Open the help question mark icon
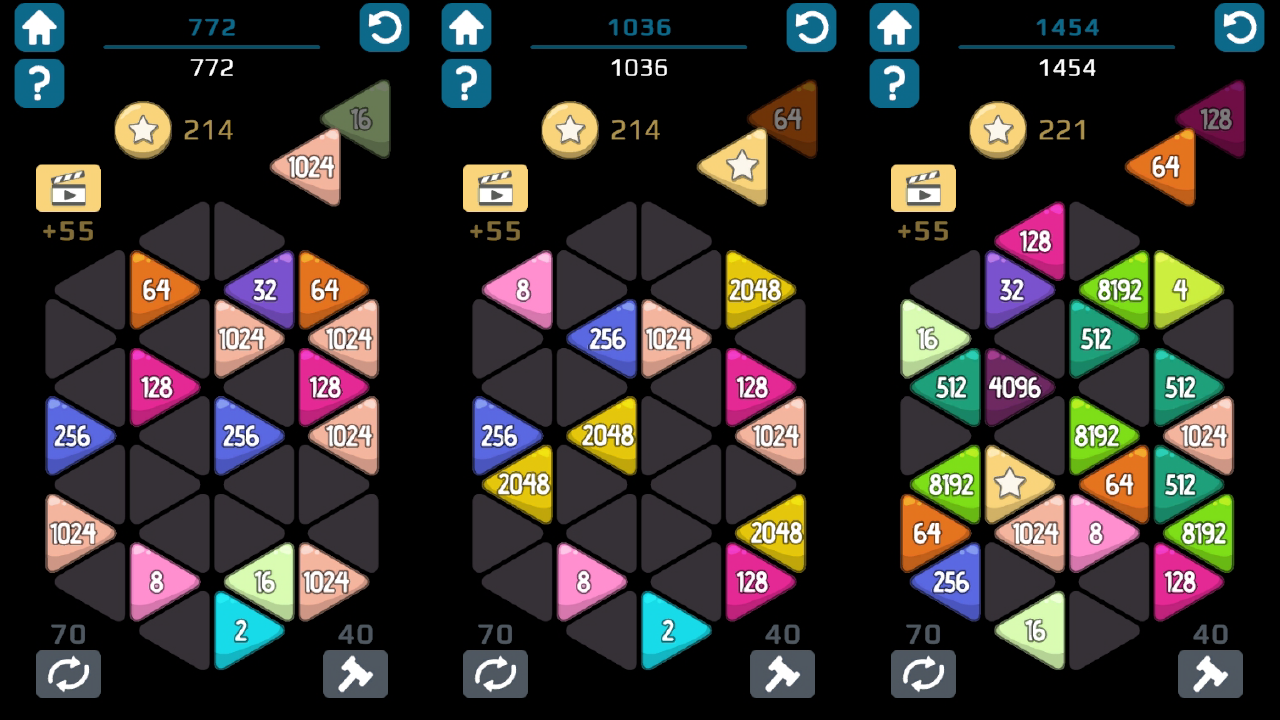 click(39, 84)
